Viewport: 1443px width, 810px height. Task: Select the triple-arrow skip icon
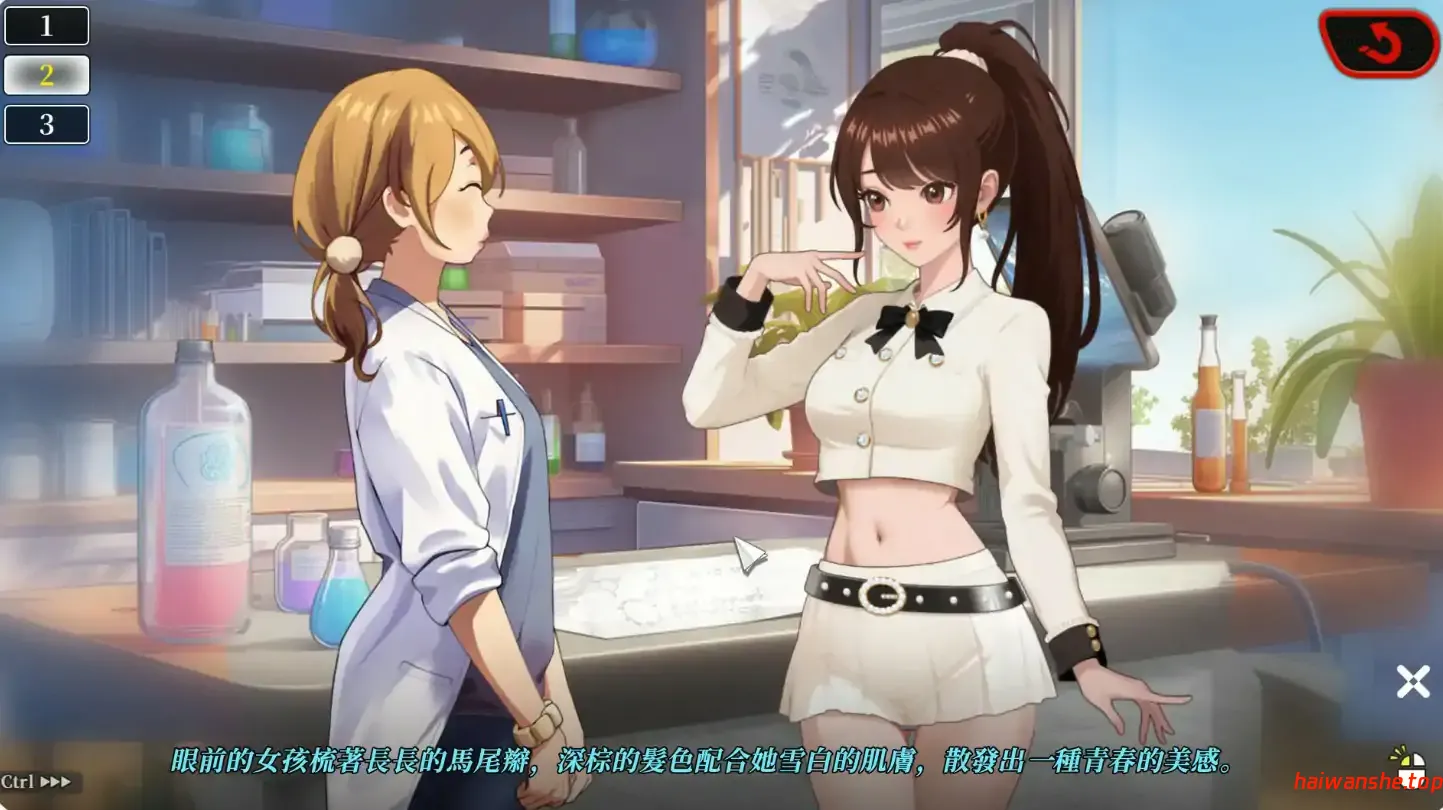pos(56,781)
